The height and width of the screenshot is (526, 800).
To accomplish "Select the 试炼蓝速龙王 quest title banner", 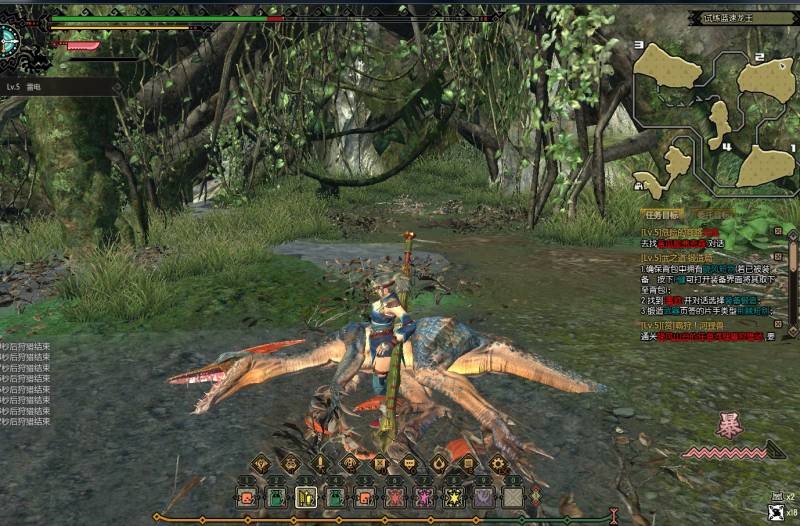I will (741, 18).
